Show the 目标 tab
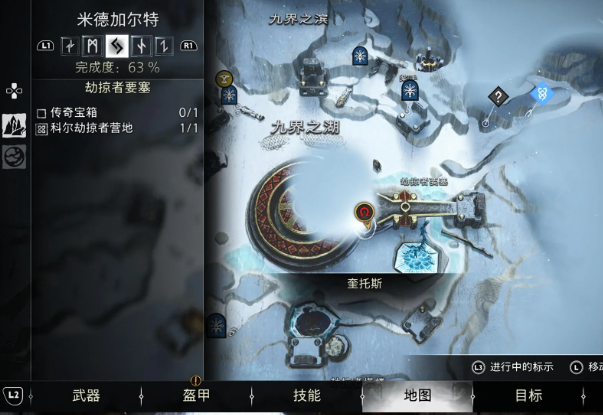Image resolution: width=603 pixels, height=415 pixels. click(x=528, y=395)
